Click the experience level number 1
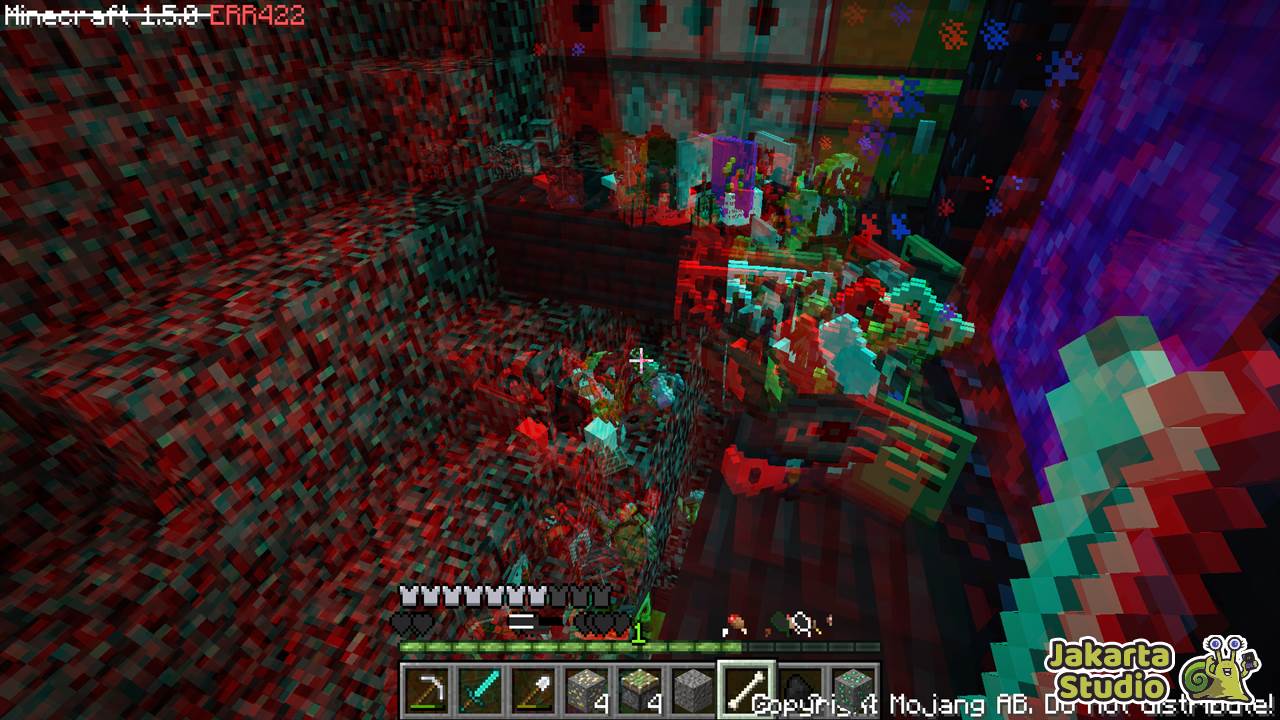The height and width of the screenshot is (720, 1280). pos(638,632)
